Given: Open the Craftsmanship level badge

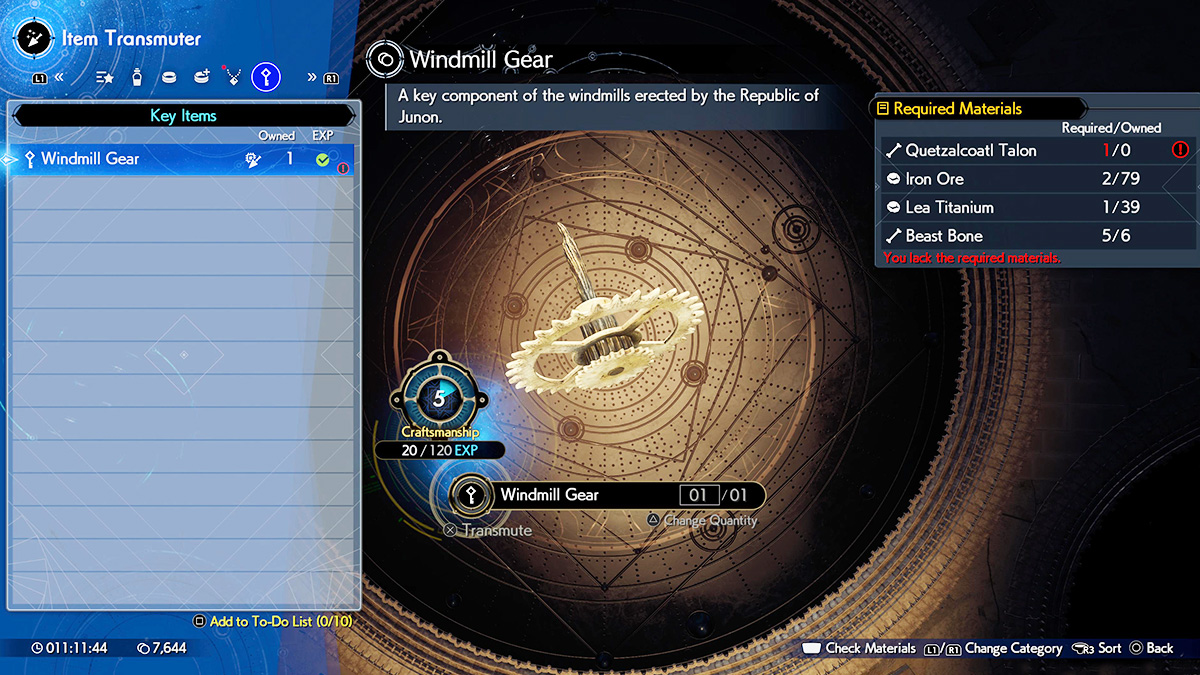Looking at the screenshot, I should click(439, 397).
